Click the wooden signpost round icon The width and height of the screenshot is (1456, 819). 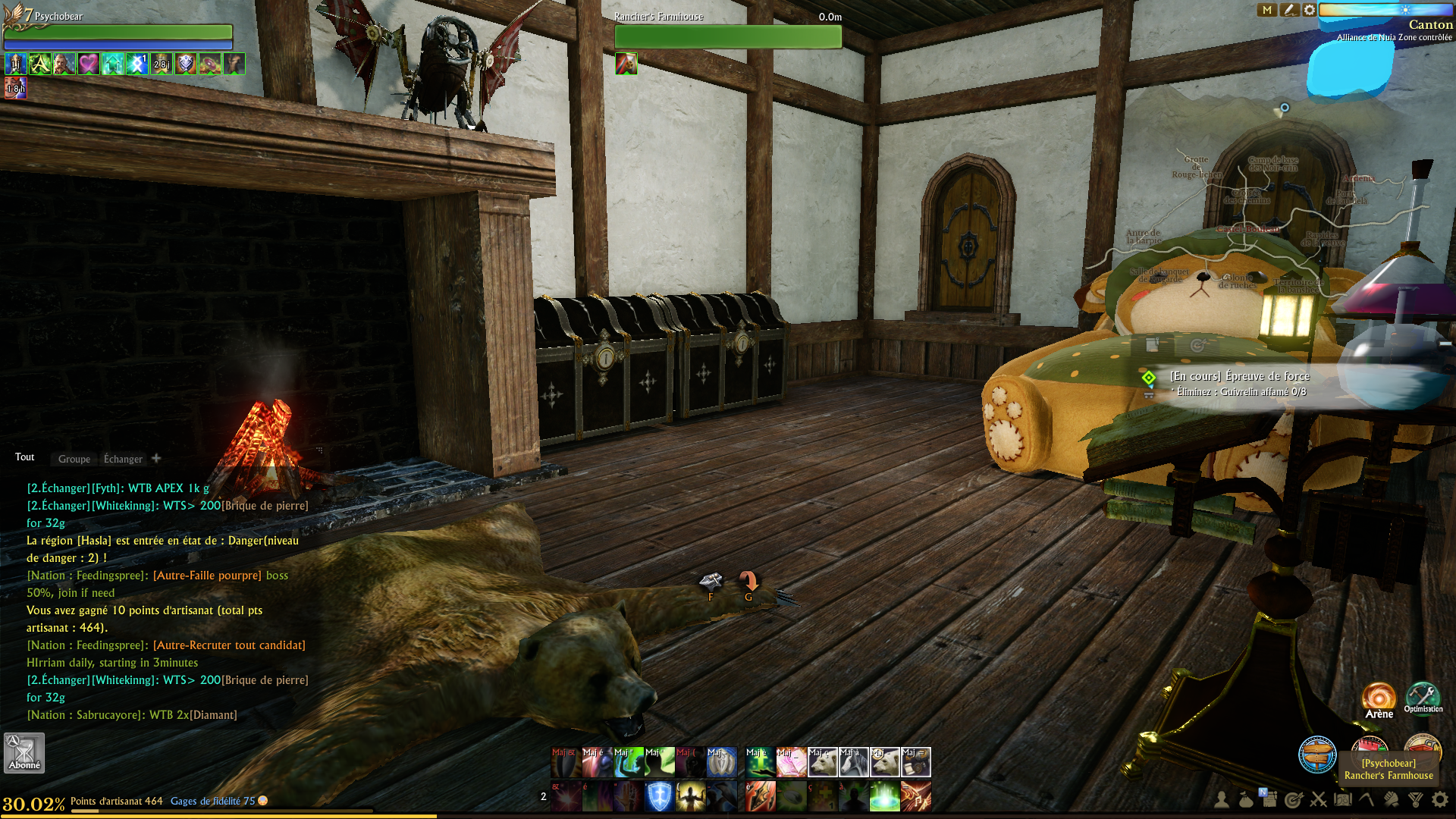[1317, 754]
